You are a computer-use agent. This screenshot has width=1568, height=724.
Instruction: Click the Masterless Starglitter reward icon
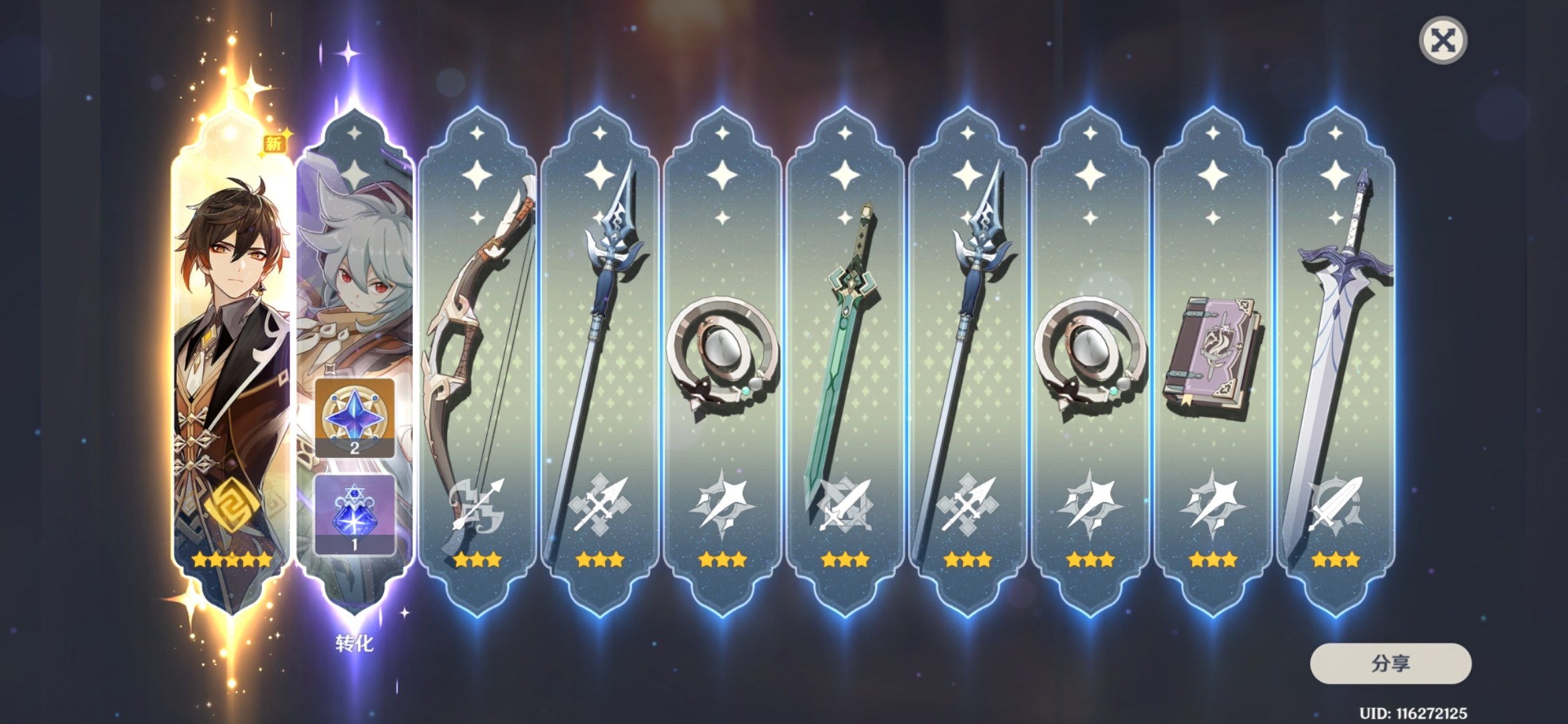[354, 417]
